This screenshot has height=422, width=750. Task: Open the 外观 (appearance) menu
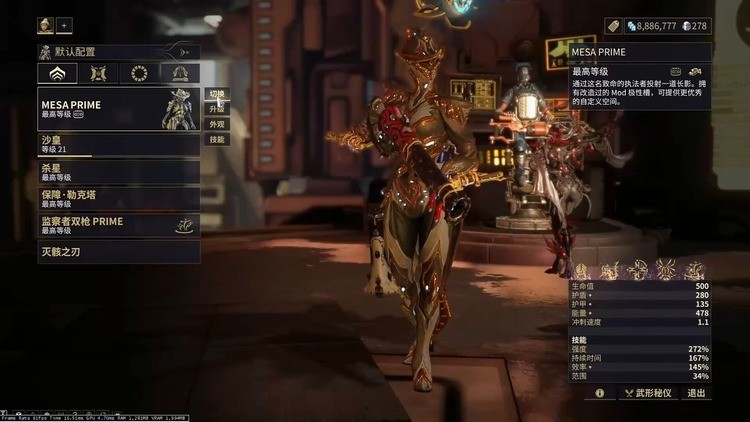(x=217, y=124)
